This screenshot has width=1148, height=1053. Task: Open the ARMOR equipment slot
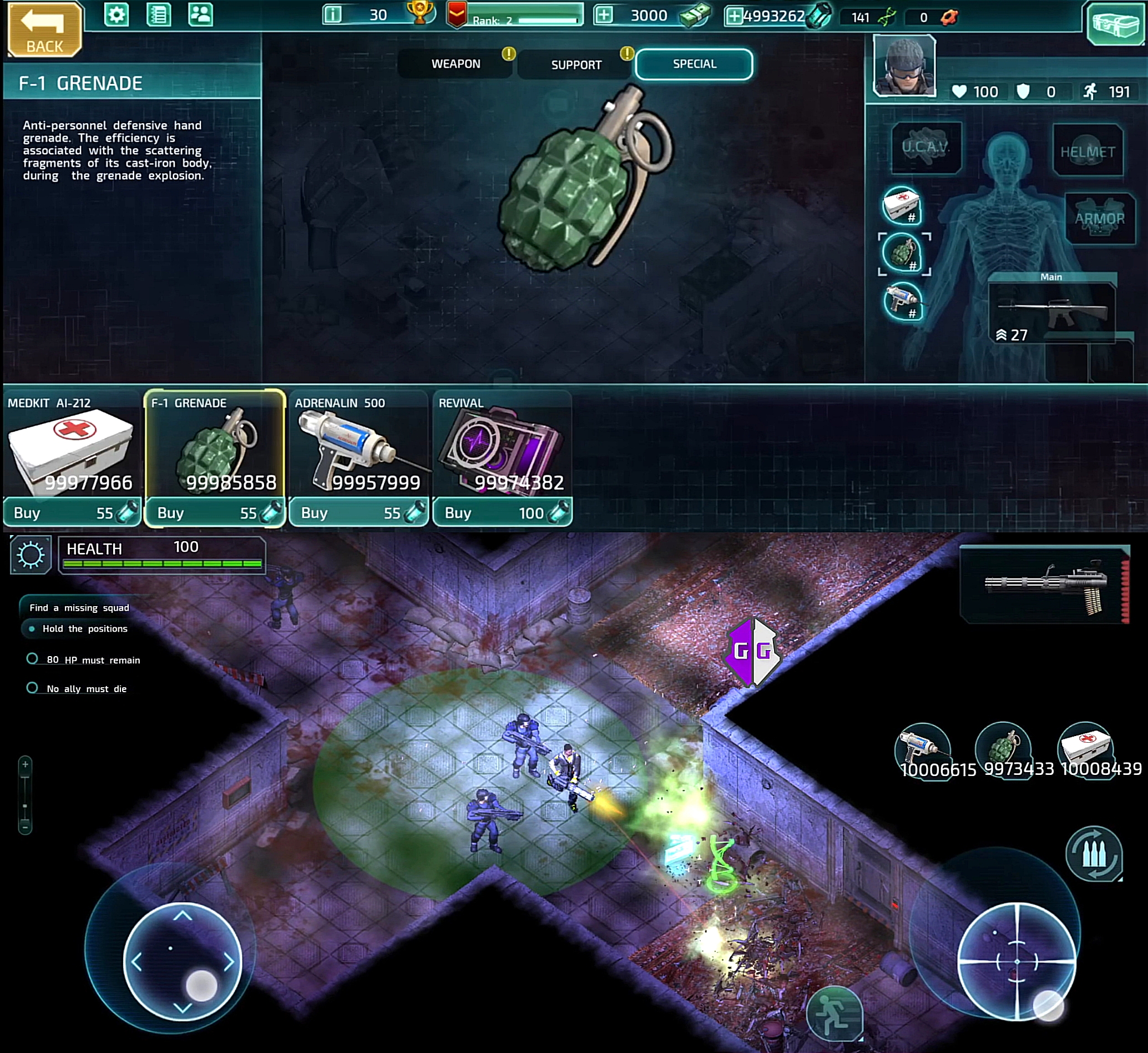click(1100, 218)
